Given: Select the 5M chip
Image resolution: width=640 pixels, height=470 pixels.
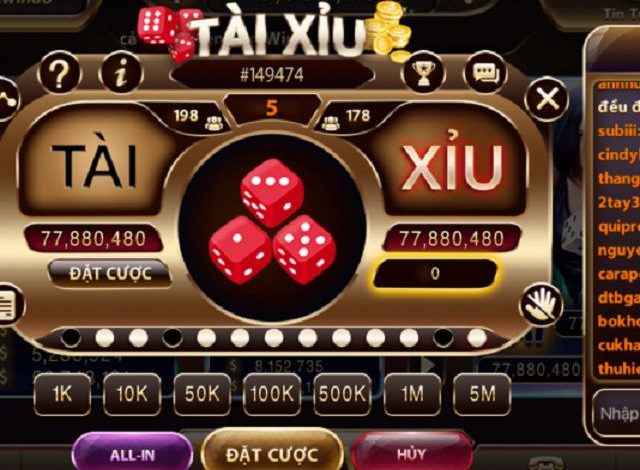Looking at the screenshot, I should (482, 394).
